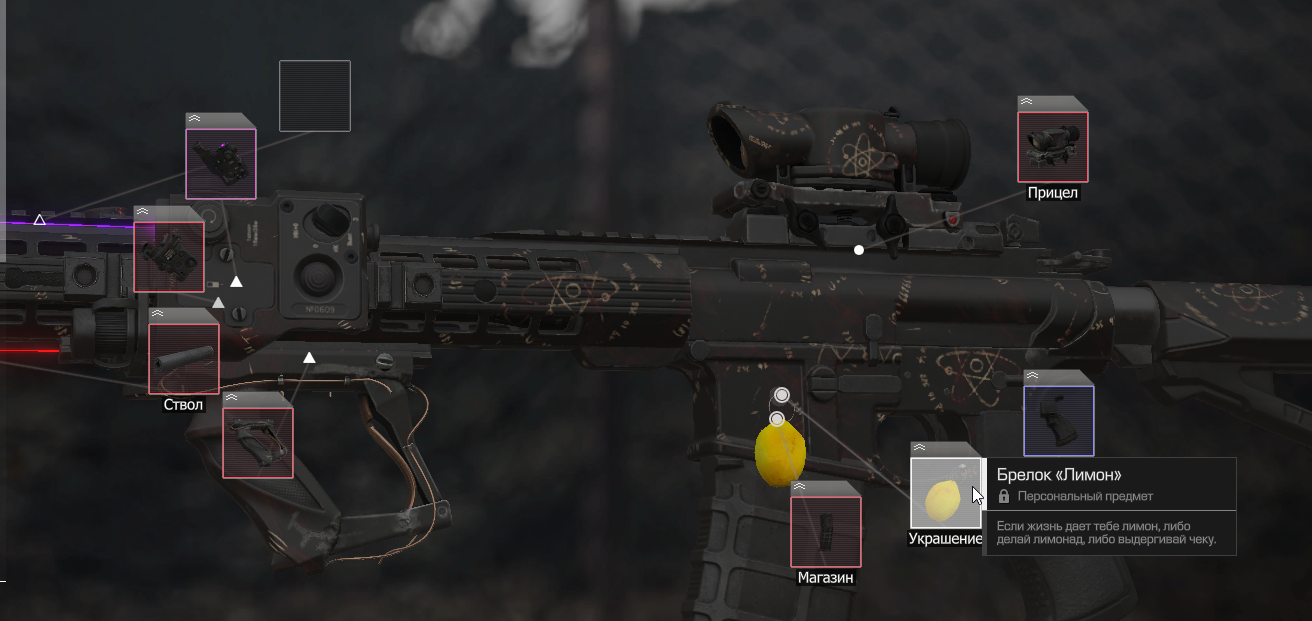
Task: Select the Ствол suppressor slot
Action: click(184, 358)
